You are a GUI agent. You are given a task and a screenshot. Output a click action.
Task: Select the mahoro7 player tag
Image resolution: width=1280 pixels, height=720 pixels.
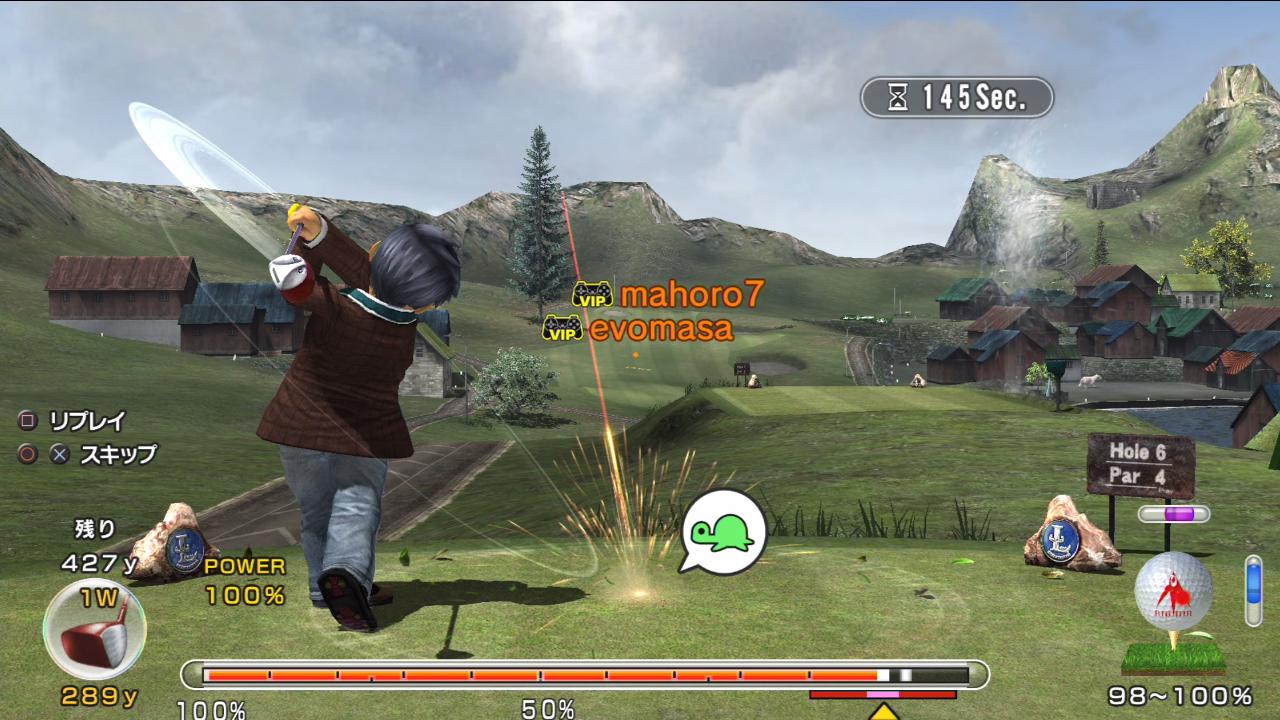(668, 294)
